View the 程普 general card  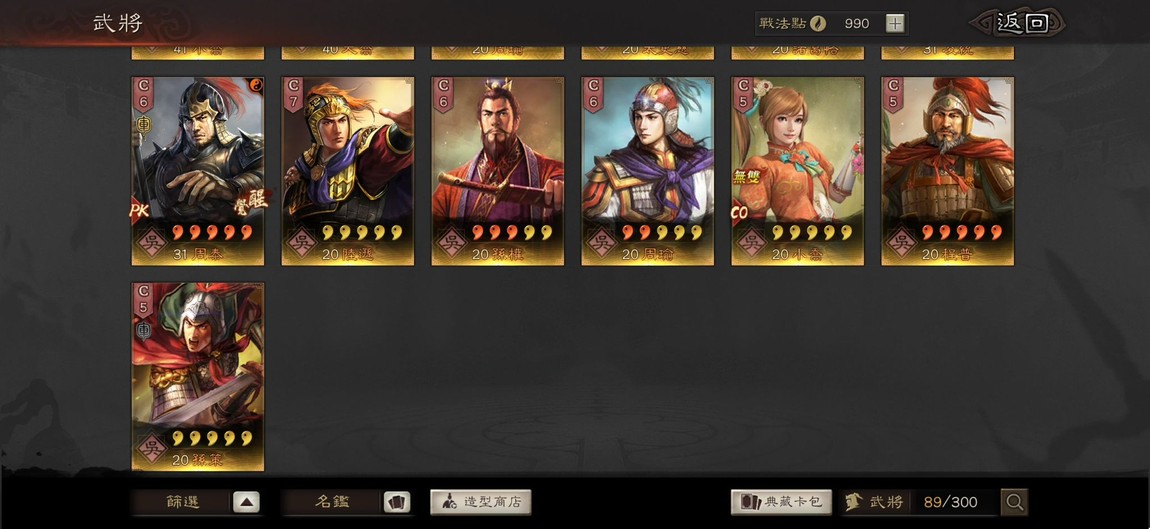[948, 170]
